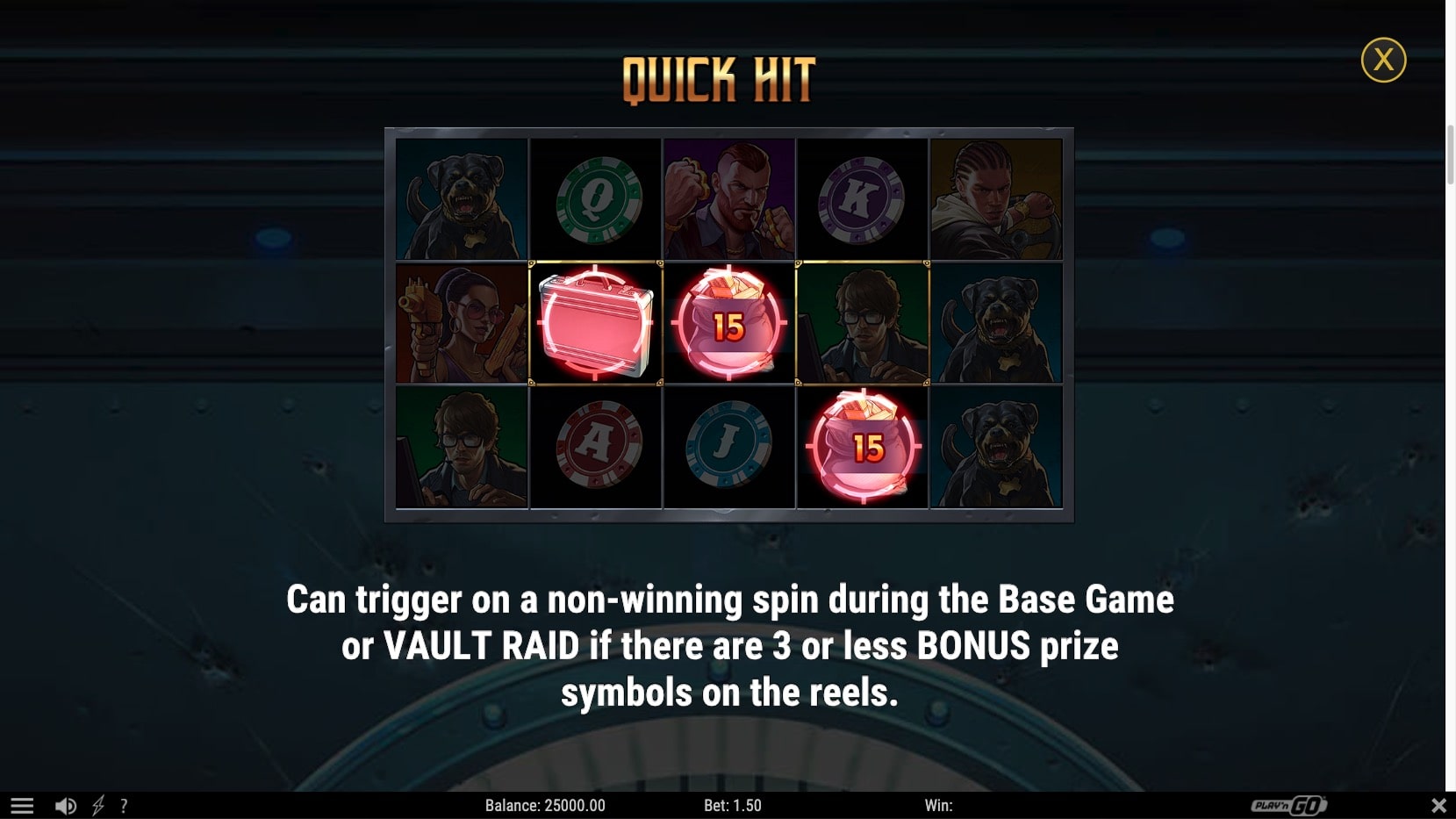
Task: Close the Quick Hit info screen
Action: (x=1385, y=60)
